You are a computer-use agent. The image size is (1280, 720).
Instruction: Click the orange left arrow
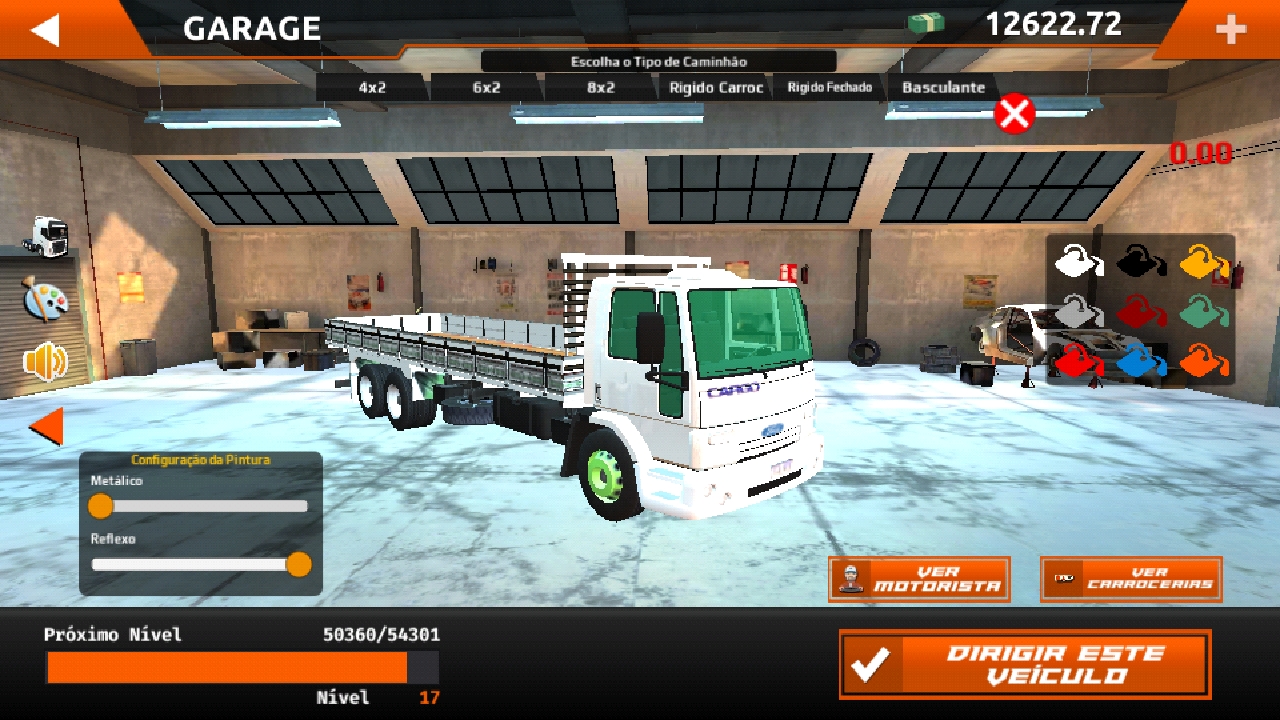coord(46,427)
